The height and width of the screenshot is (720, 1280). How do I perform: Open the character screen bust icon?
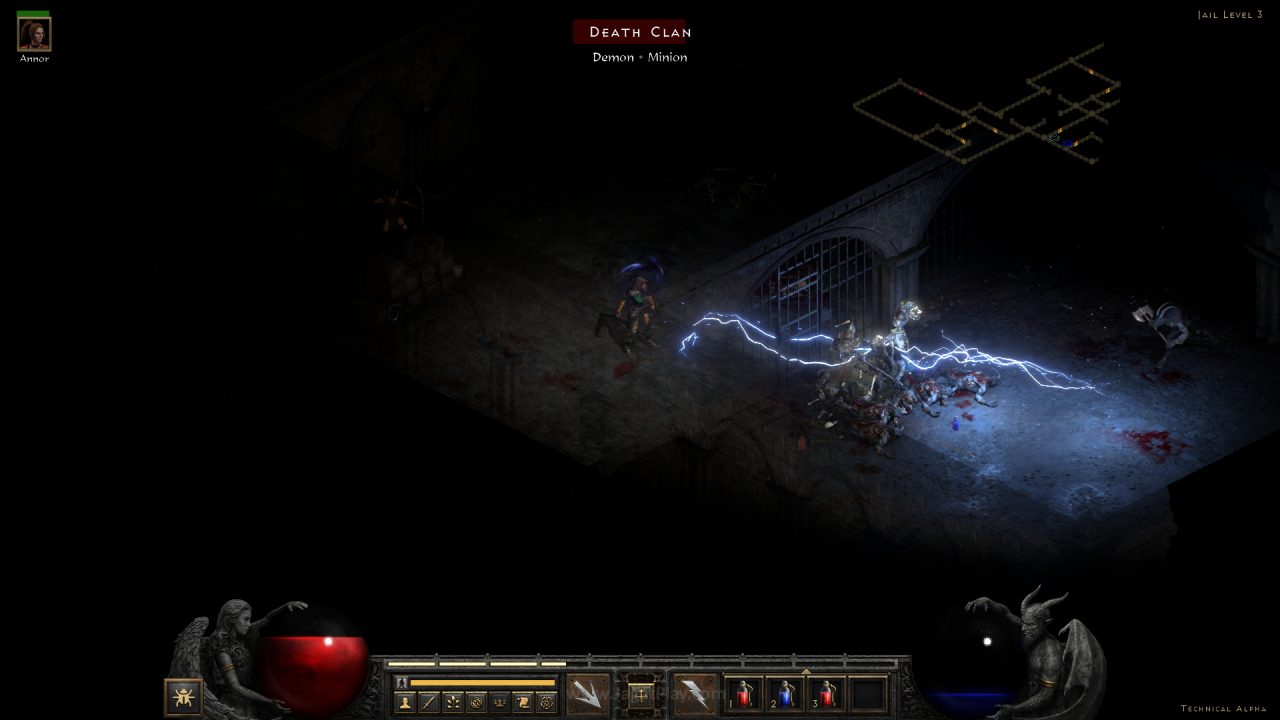pyautogui.click(x=405, y=702)
